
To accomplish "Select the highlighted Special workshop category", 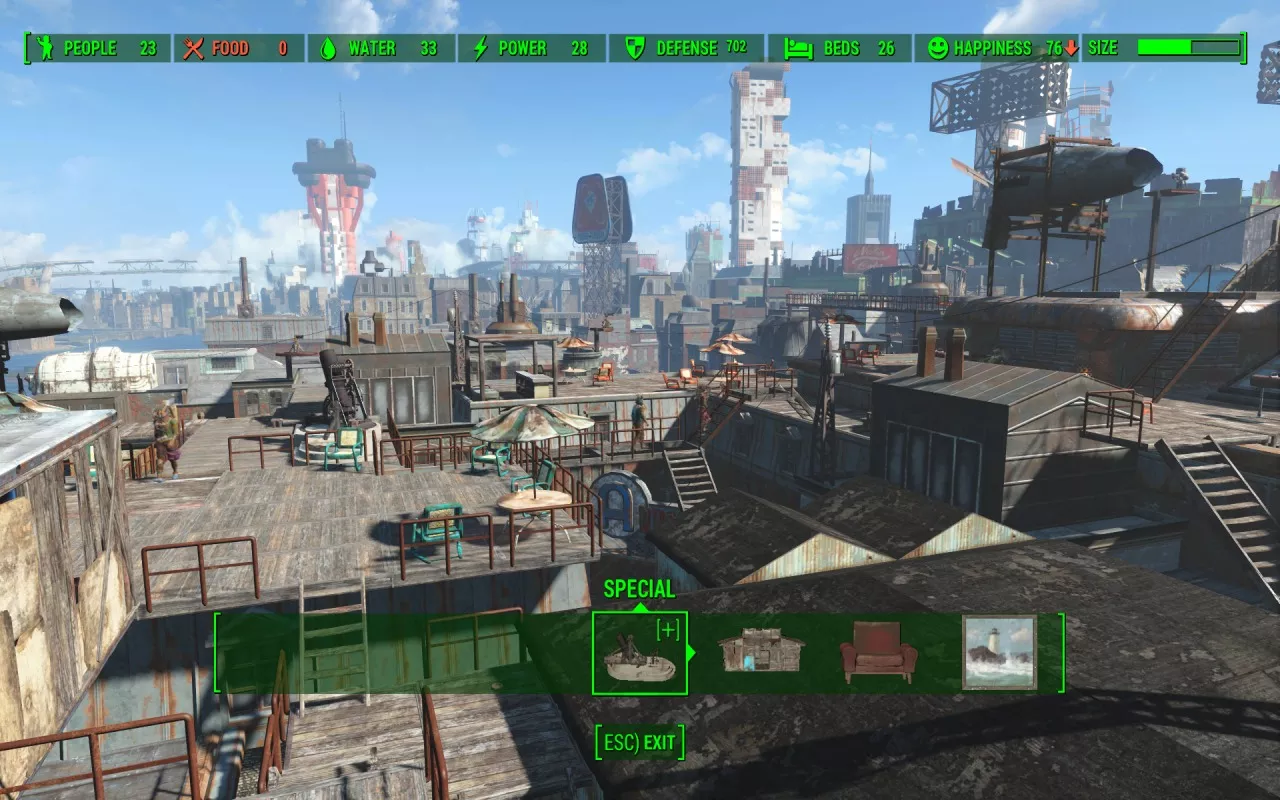I will click(x=640, y=653).
